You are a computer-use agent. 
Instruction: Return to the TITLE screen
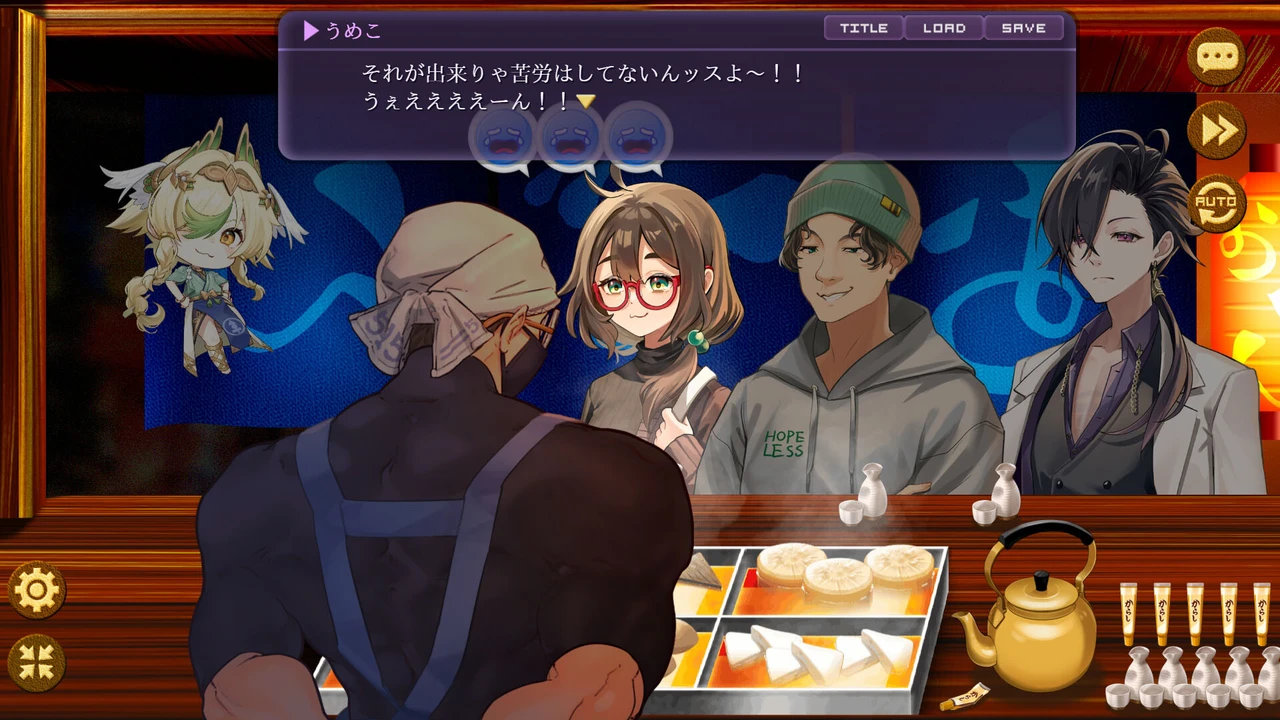(x=864, y=28)
